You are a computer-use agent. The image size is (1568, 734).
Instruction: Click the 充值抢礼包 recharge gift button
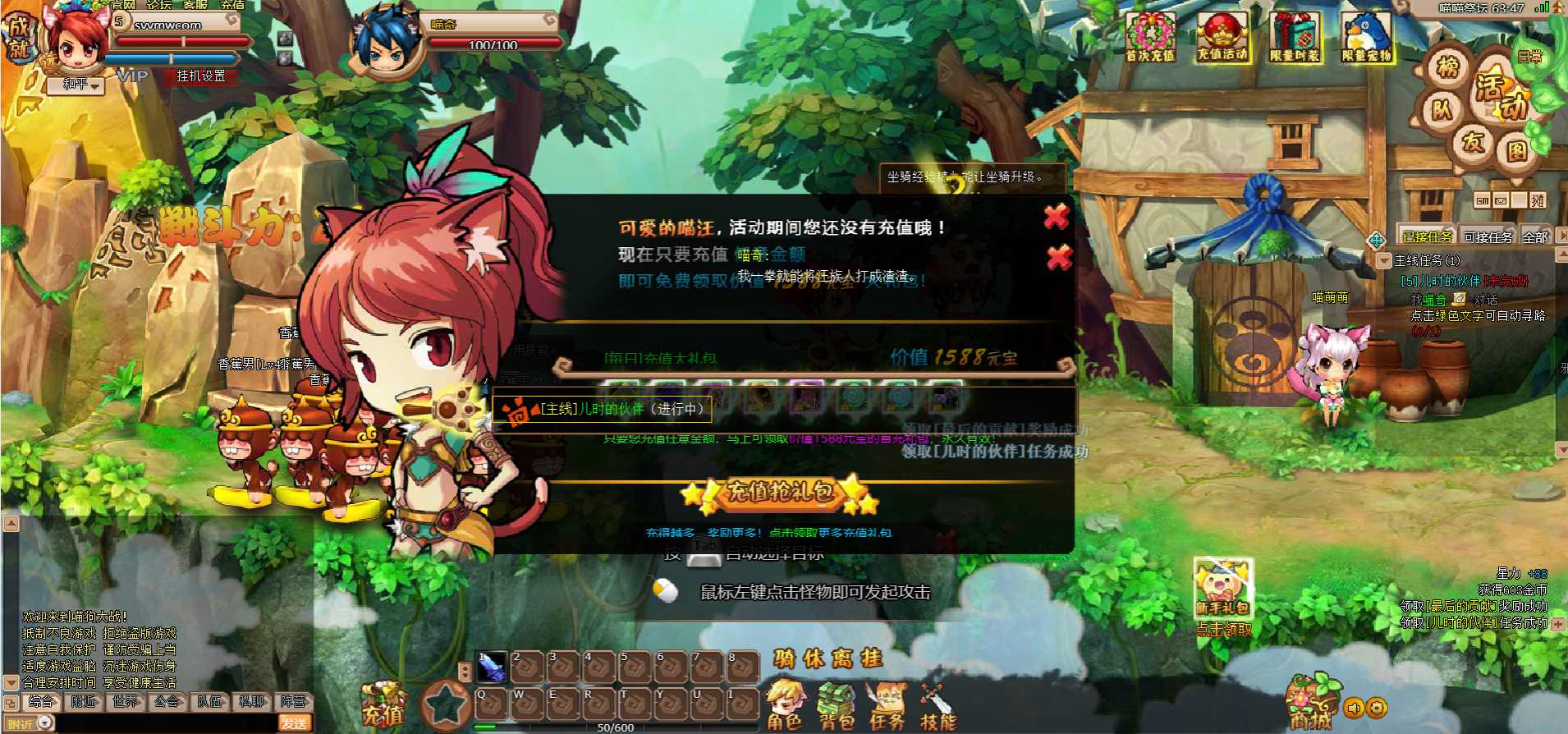click(x=779, y=492)
